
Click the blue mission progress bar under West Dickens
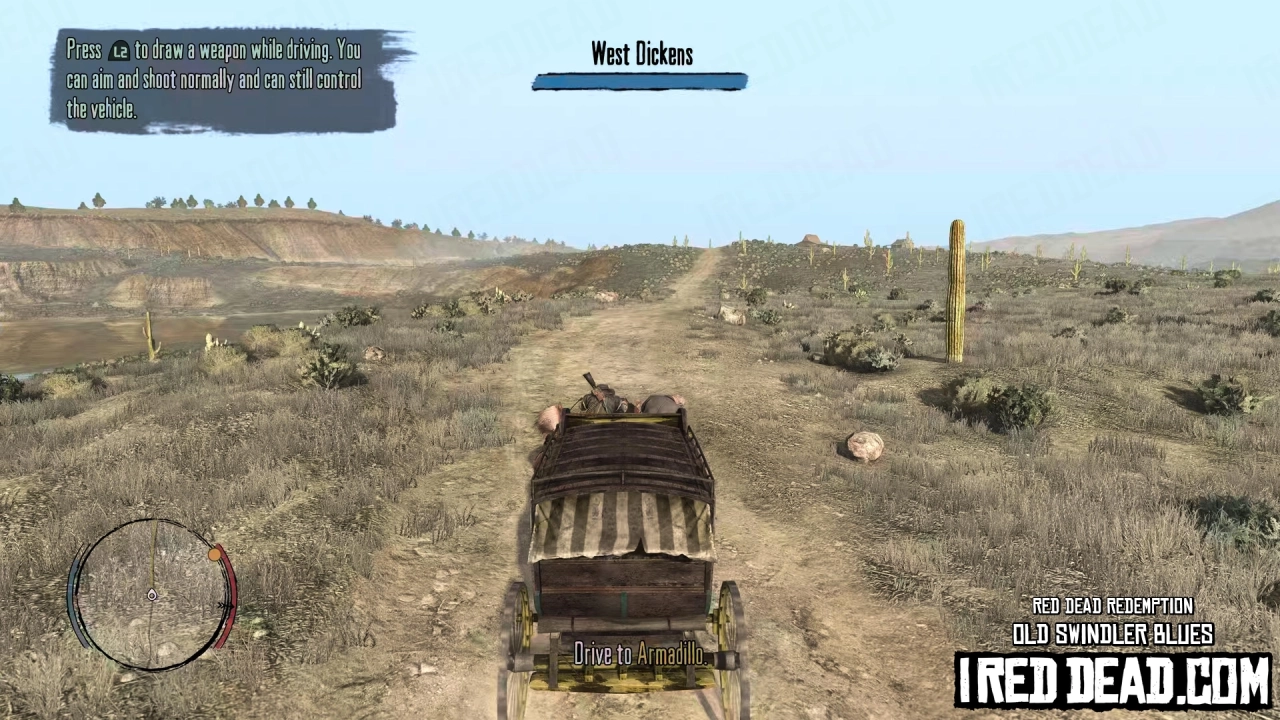coord(640,82)
